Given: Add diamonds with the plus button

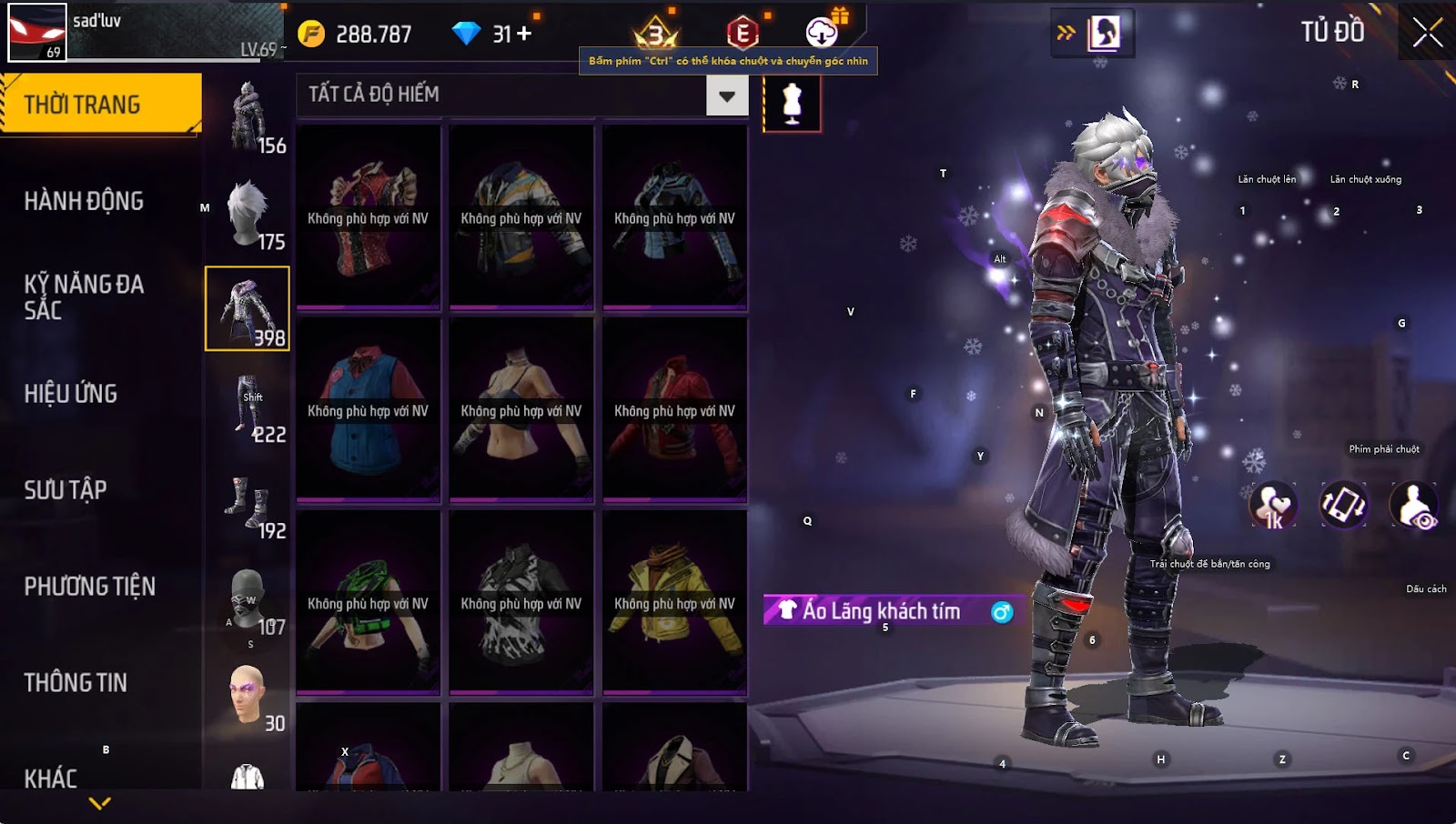Looking at the screenshot, I should (x=524, y=34).
